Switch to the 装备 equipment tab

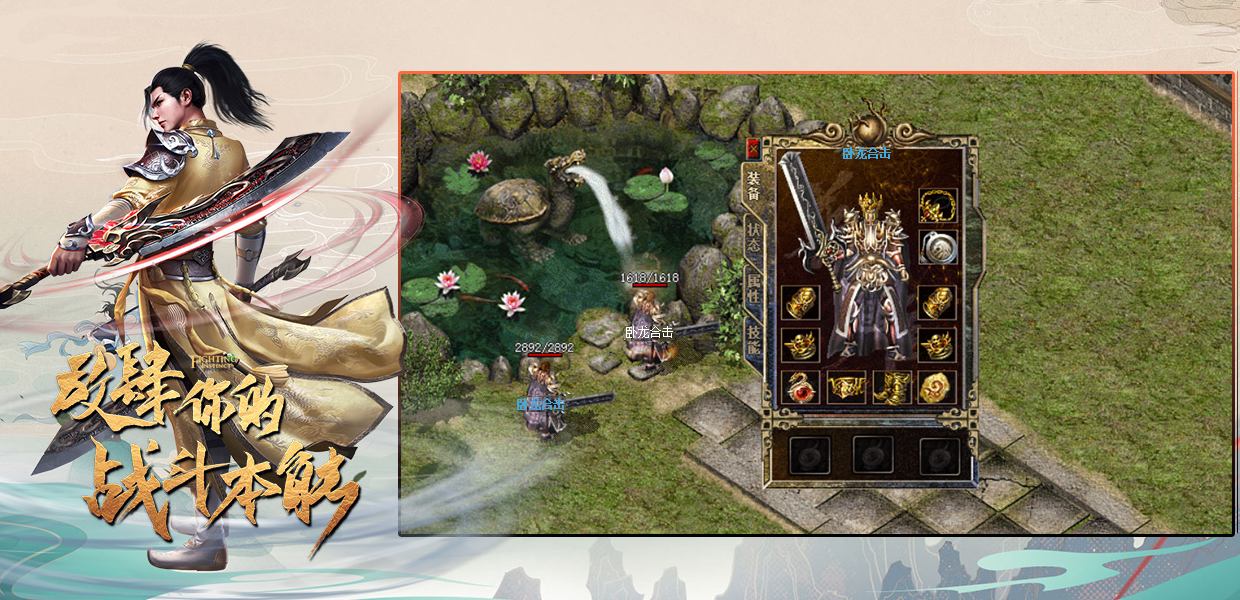pos(753,183)
